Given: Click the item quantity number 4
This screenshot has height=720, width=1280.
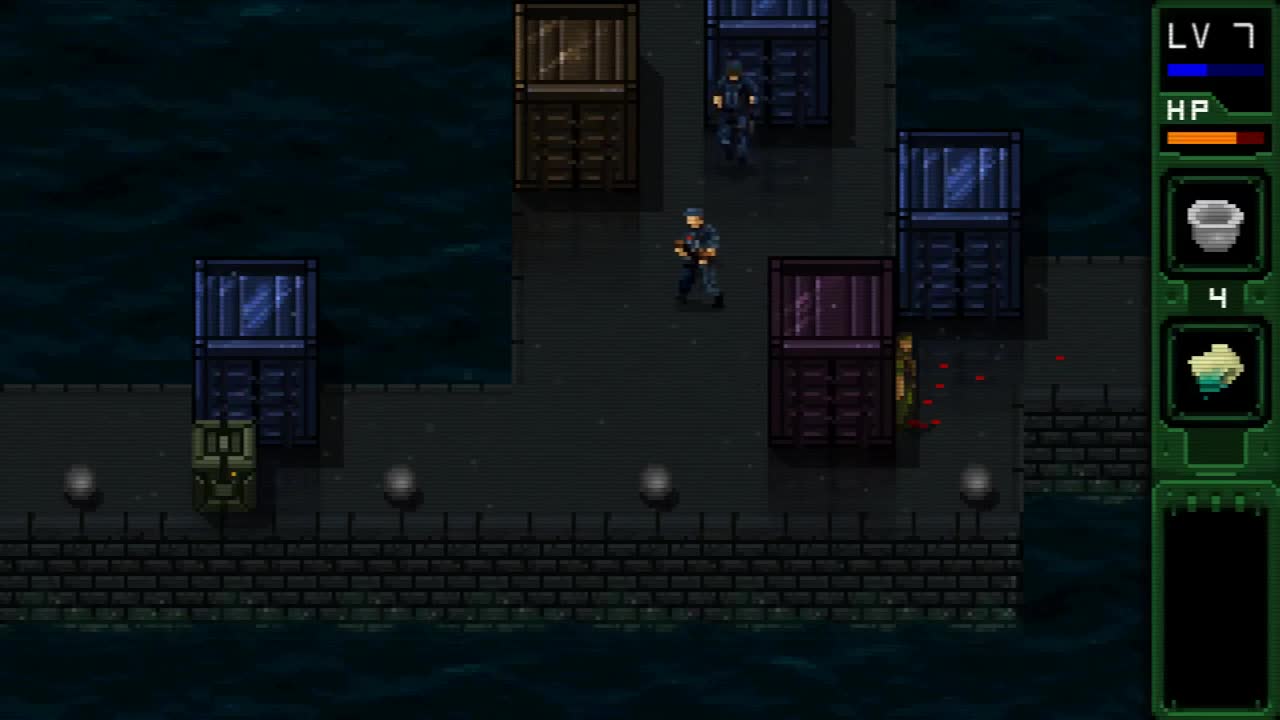Looking at the screenshot, I should click(1216, 296).
